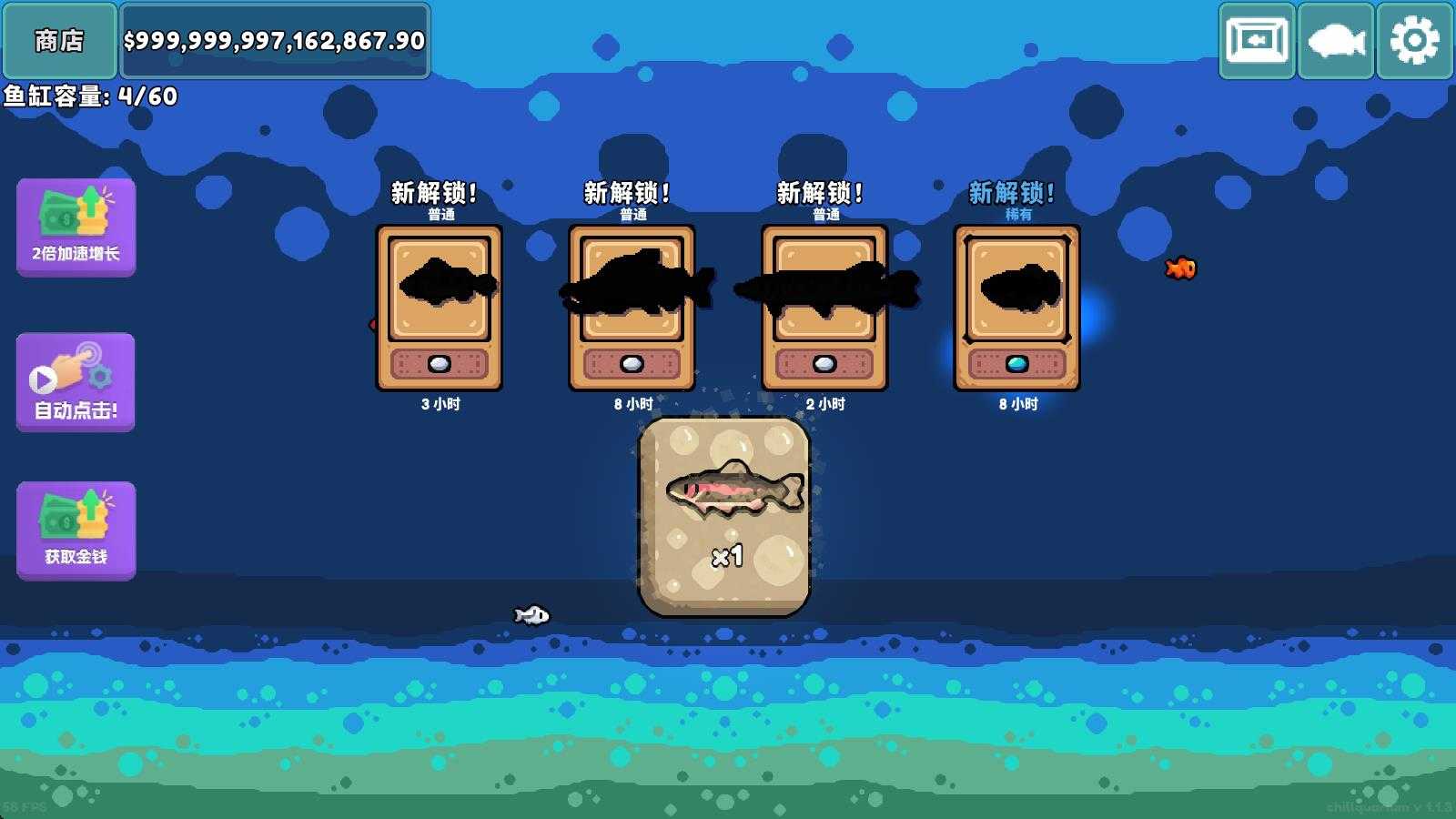This screenshot has width=1456, height=819.
Task: Open the 商店 shop panel
Action: pos(59,40)
